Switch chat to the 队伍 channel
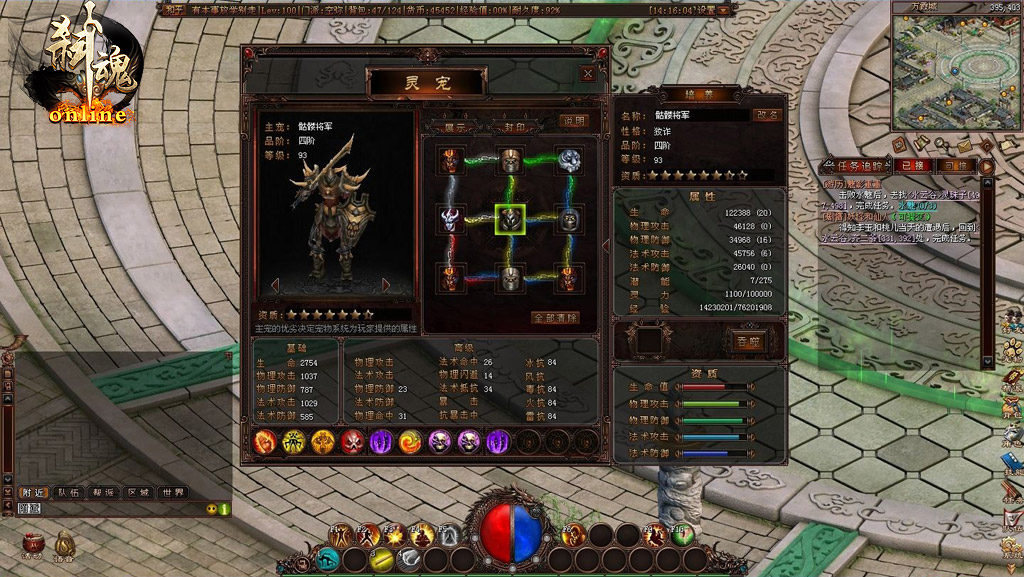The width and height of the screenshot is (1024, 577). 68,492
